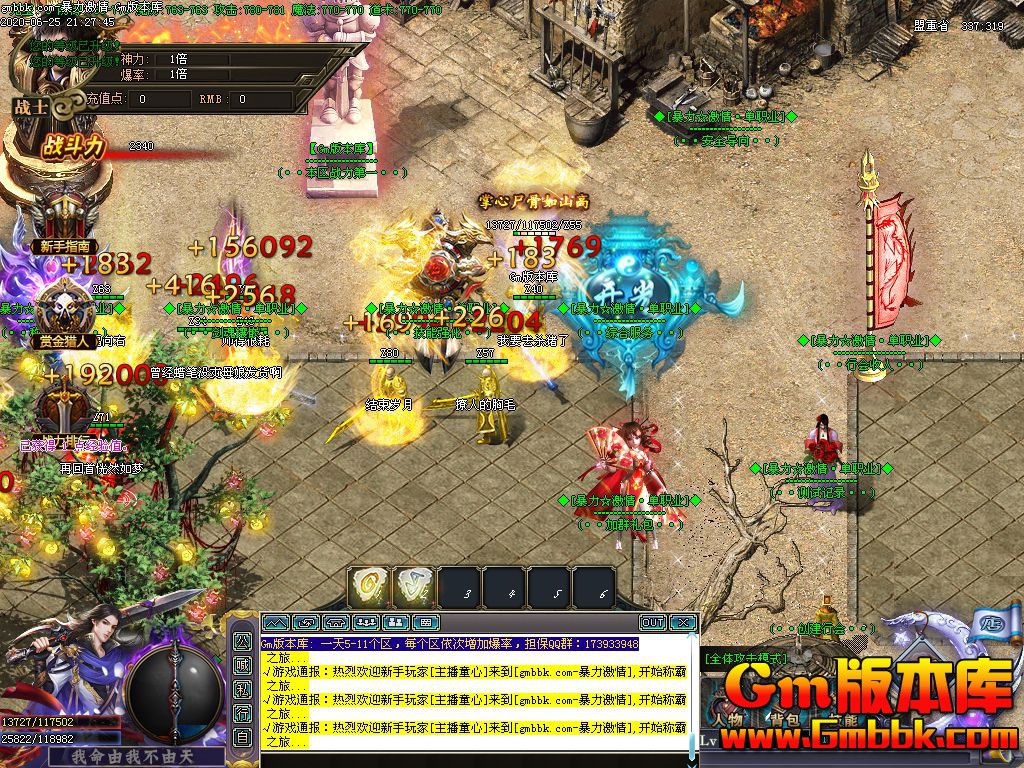Switch to the 私 private chat channel
The width and height of the screenshot is (1024, 768).
[x=242, y=688]
